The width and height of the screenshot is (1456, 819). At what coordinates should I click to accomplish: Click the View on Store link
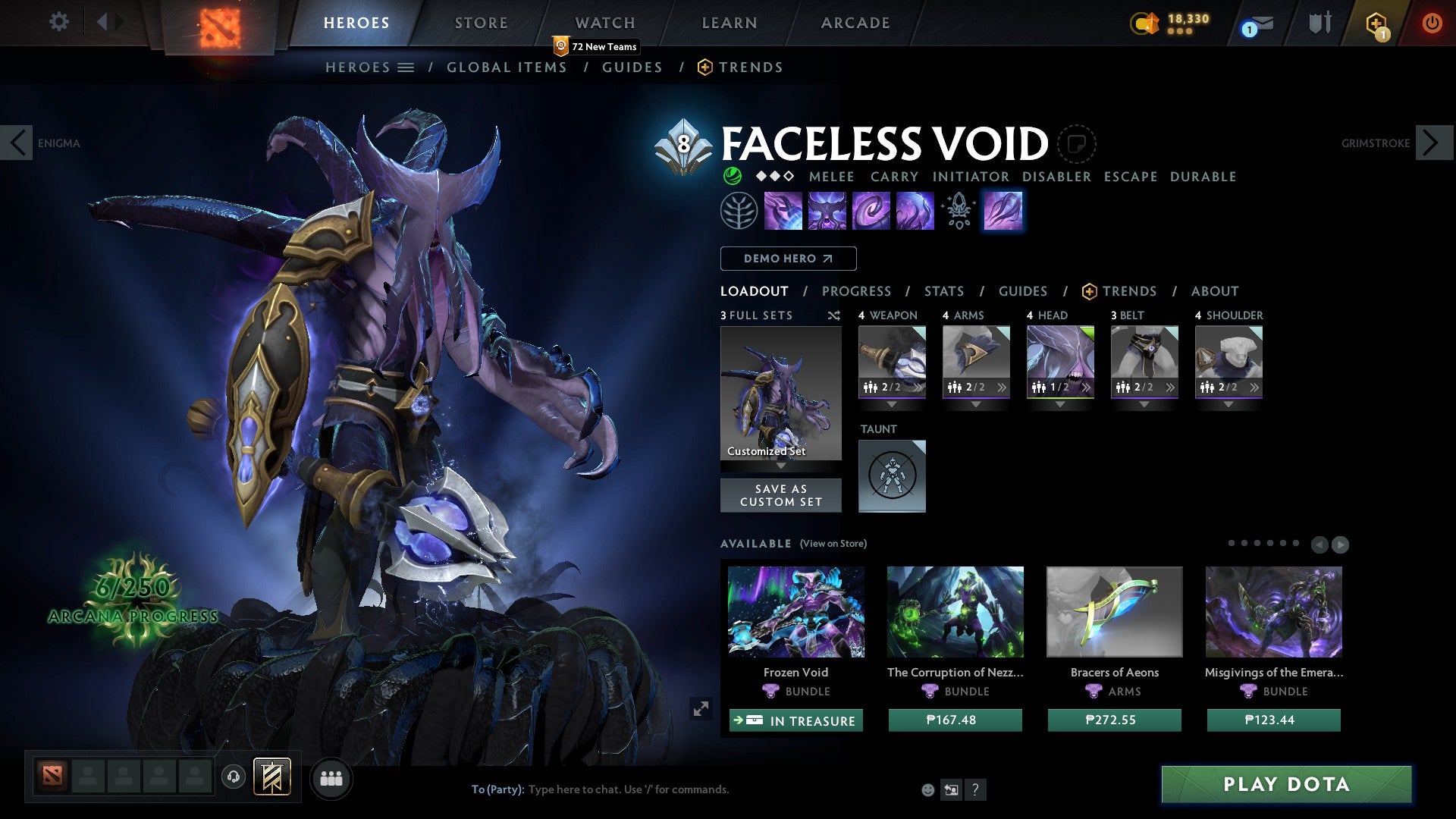834,544
